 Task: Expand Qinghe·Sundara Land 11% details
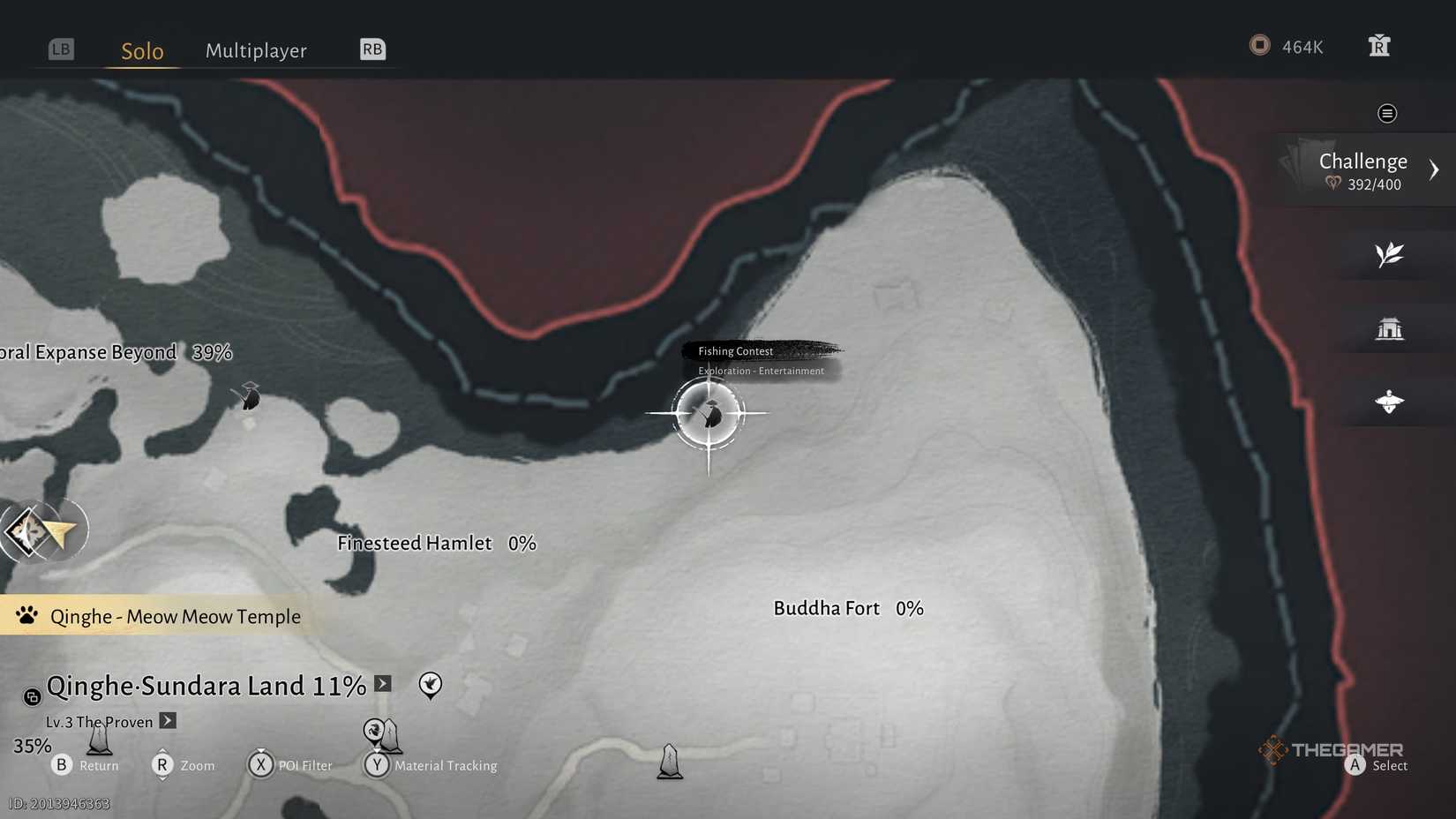tap(382, 683)
